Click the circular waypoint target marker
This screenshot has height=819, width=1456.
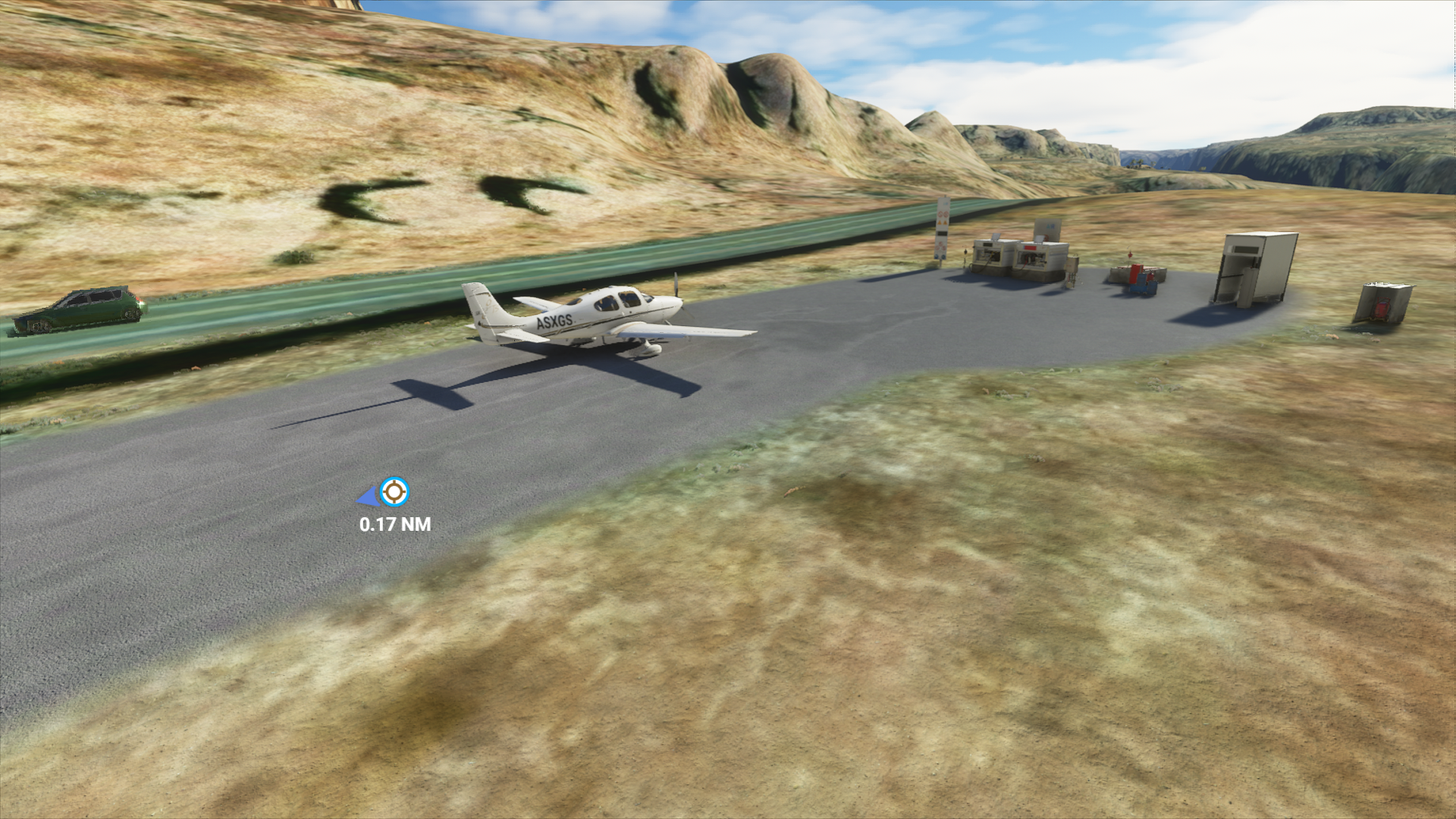(x=394, y=492)
